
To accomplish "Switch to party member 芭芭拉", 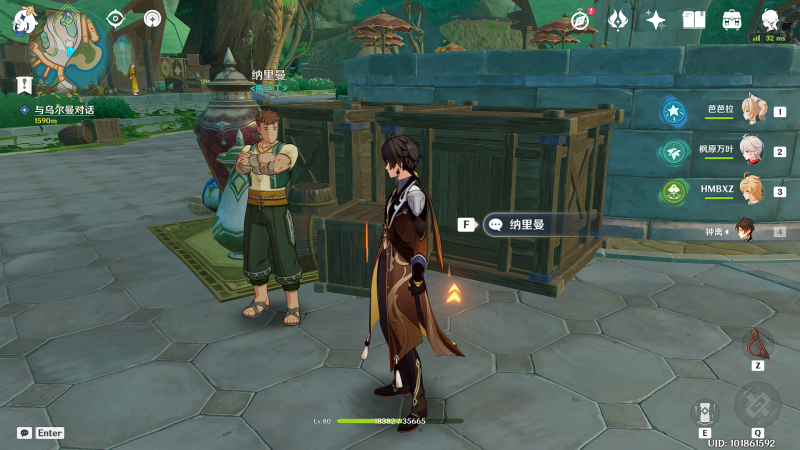I will 750,112.
